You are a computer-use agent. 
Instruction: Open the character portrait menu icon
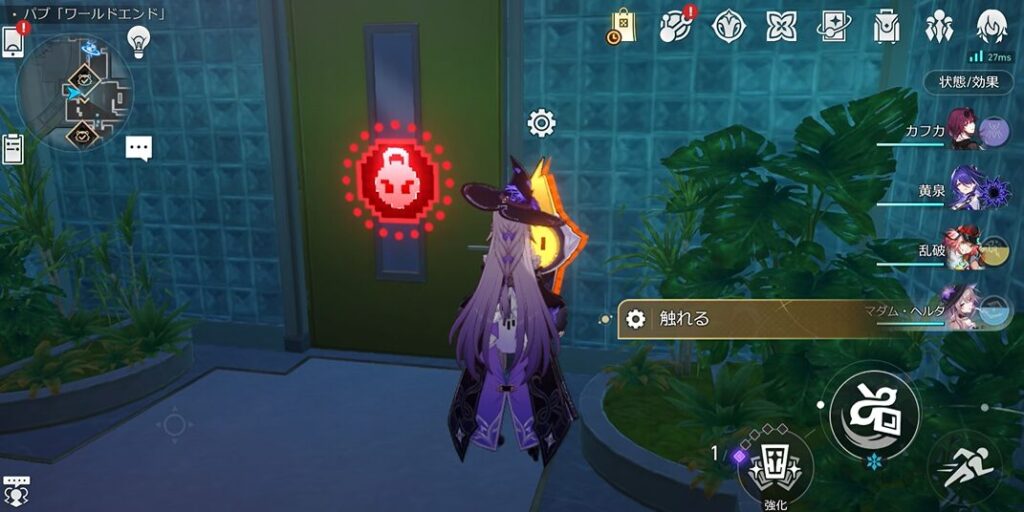[x=990, y=26]
